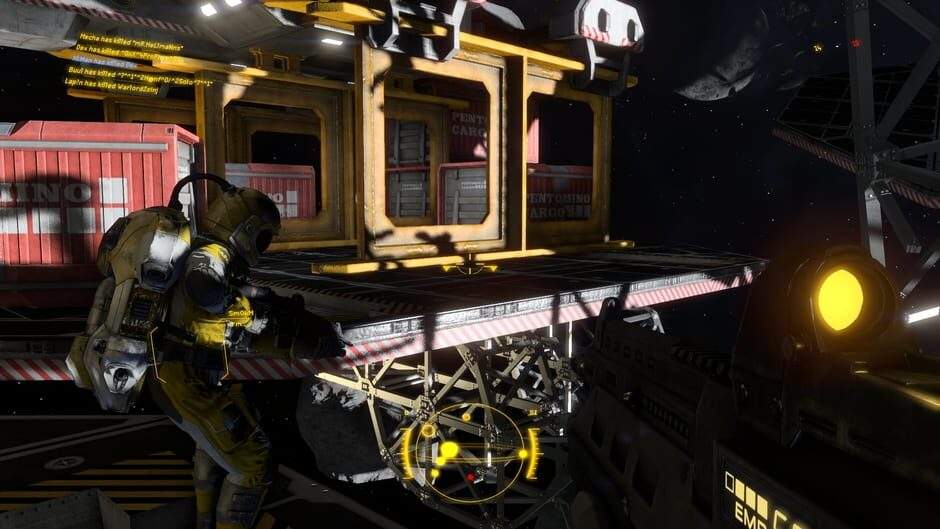Click the circular yellow radar display
Screen dimensions: 940x529
click(x=469, y=453)
